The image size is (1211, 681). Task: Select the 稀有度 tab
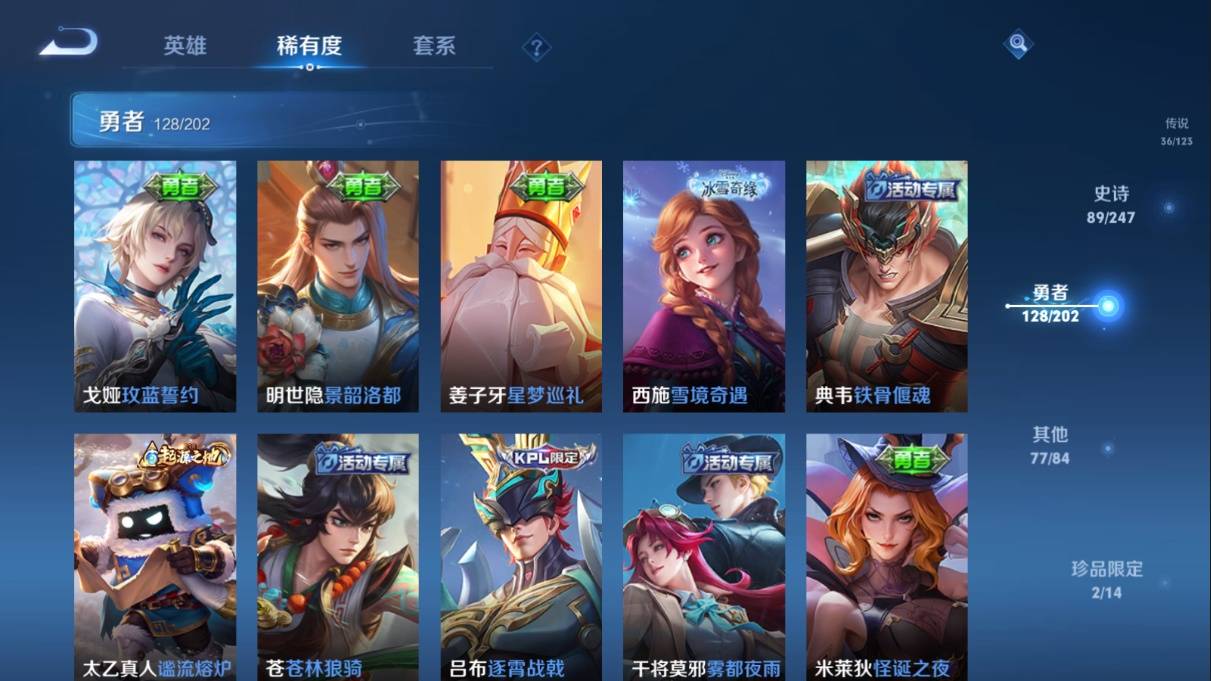[x=309, y=46]
